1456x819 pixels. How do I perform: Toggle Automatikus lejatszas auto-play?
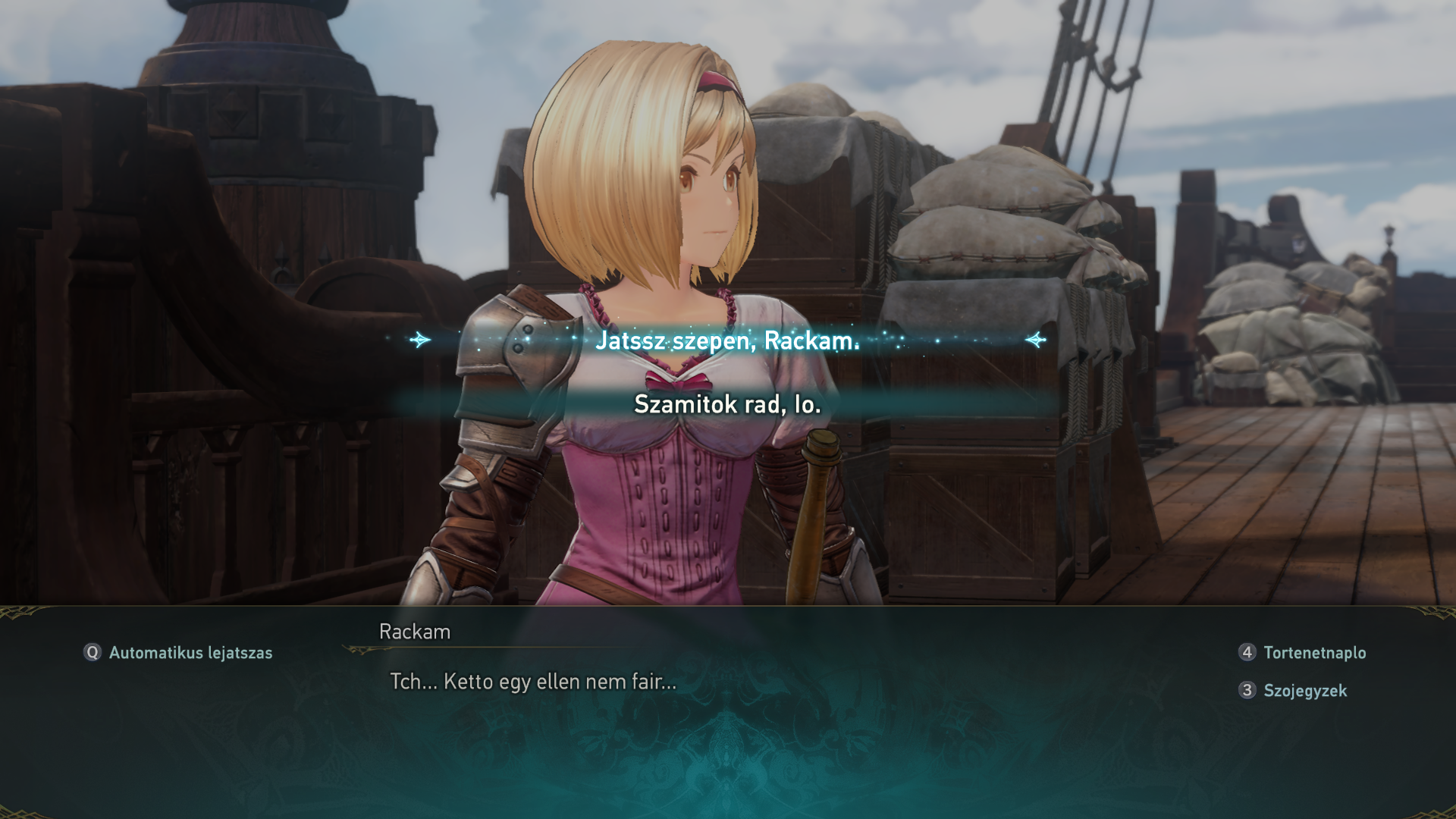178,653
